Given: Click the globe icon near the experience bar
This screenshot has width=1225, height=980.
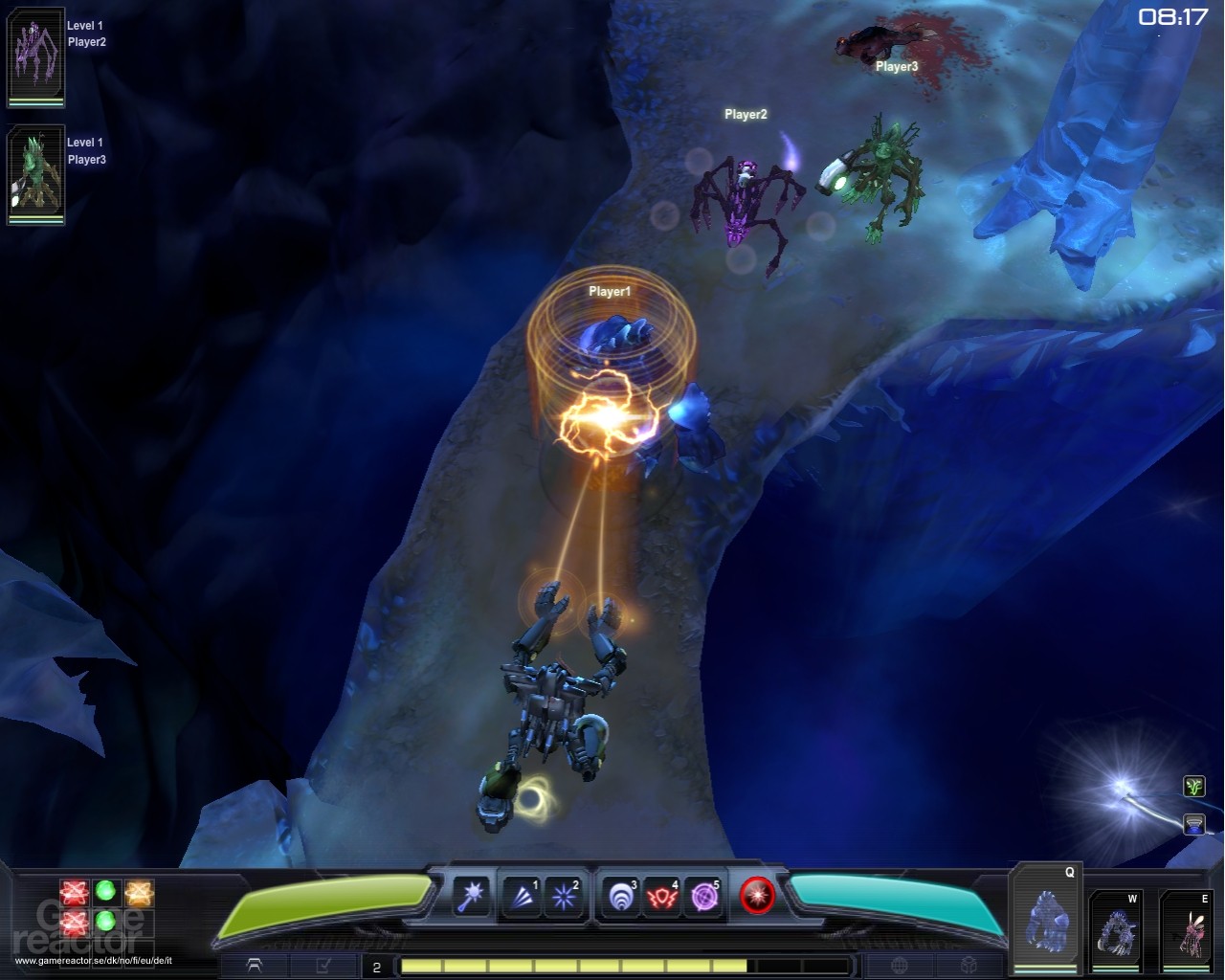Looking at the screenshot, I should pos(900,966).
